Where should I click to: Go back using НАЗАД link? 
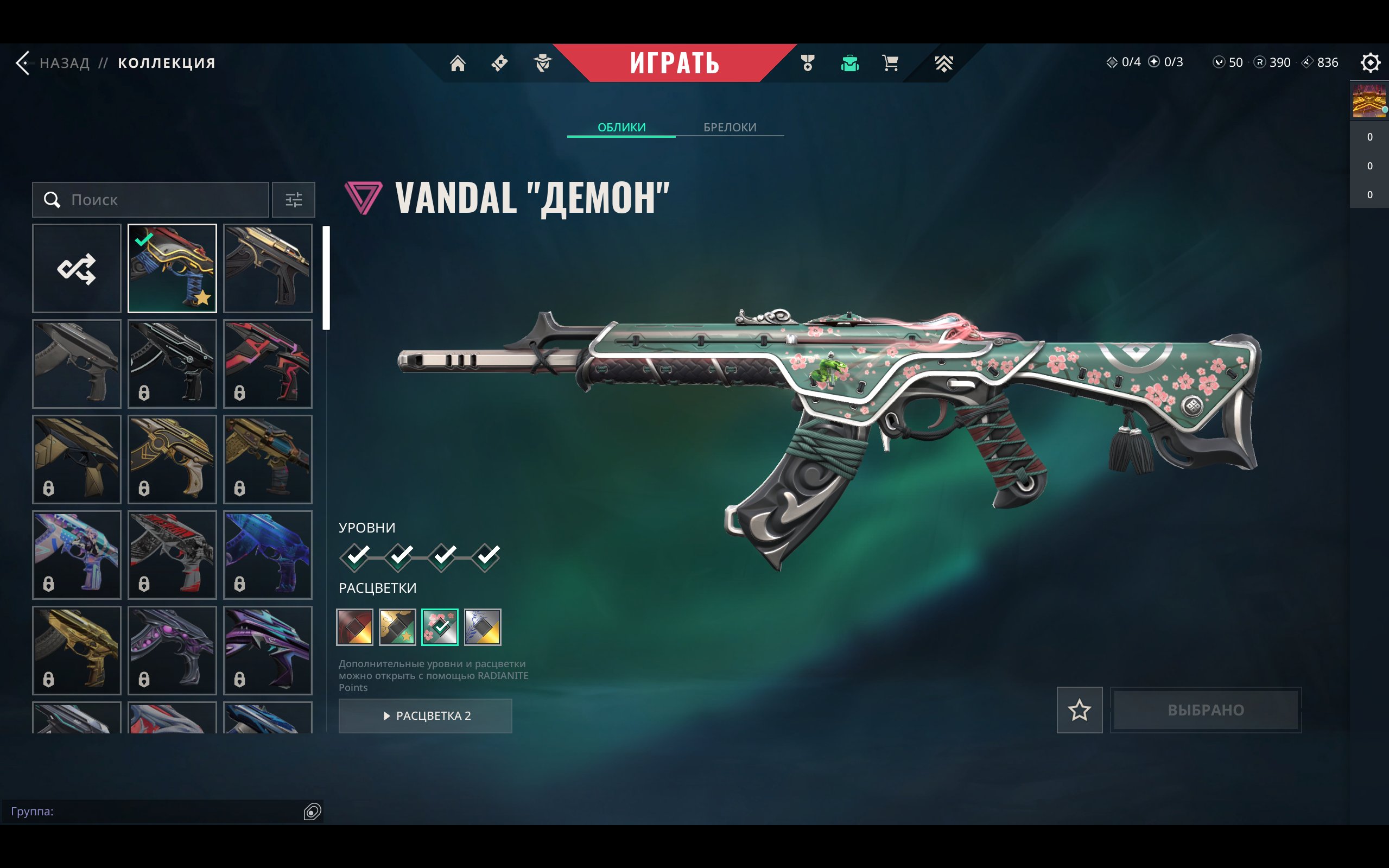click(x=63, y=62)
